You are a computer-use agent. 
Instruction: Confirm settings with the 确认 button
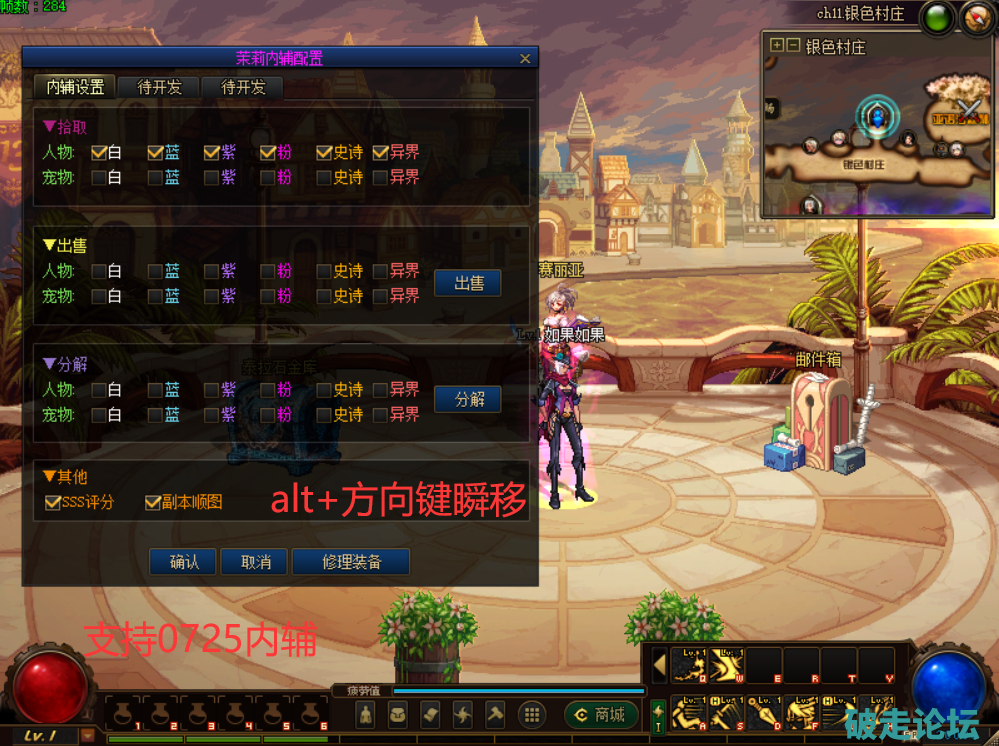184,562
